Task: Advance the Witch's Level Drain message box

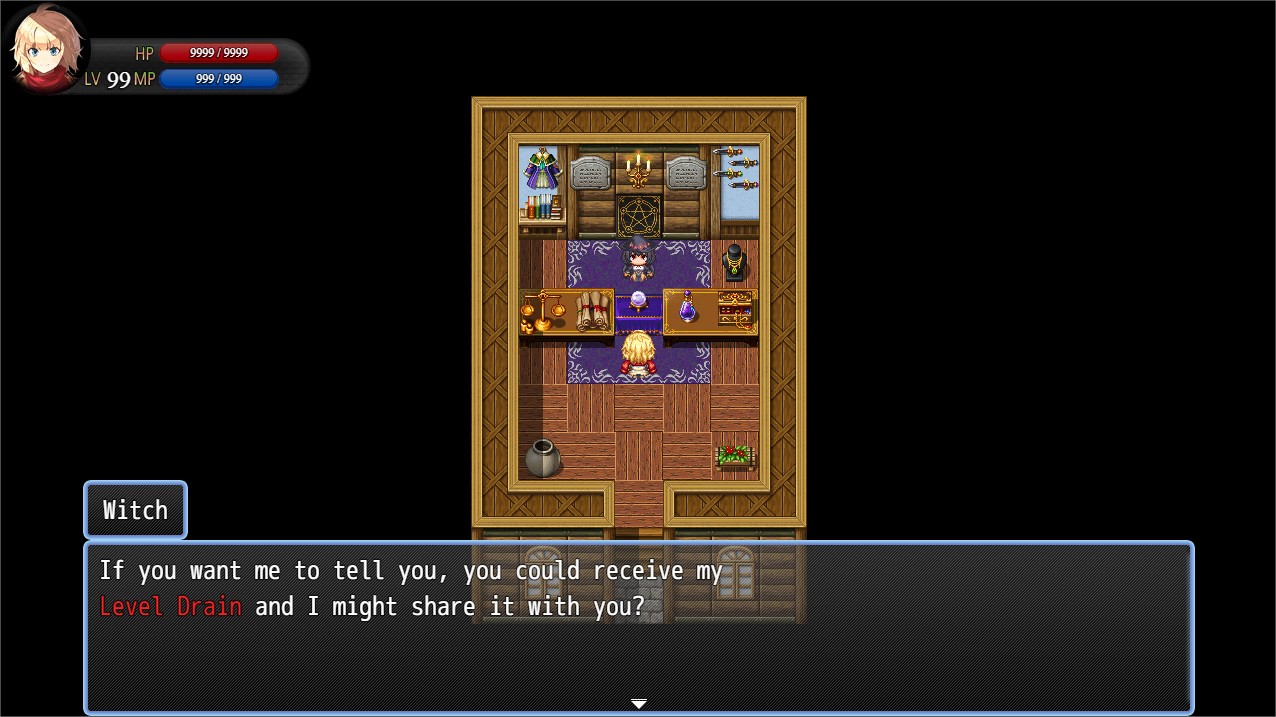Action: (638, 627)
